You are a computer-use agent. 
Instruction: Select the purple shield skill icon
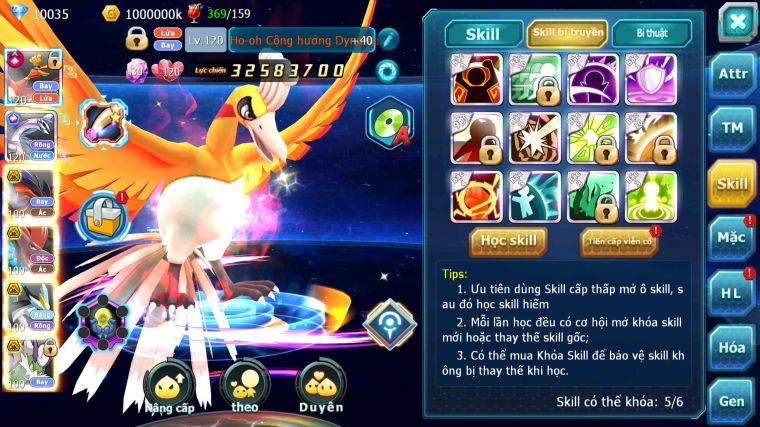click(651, 78)
